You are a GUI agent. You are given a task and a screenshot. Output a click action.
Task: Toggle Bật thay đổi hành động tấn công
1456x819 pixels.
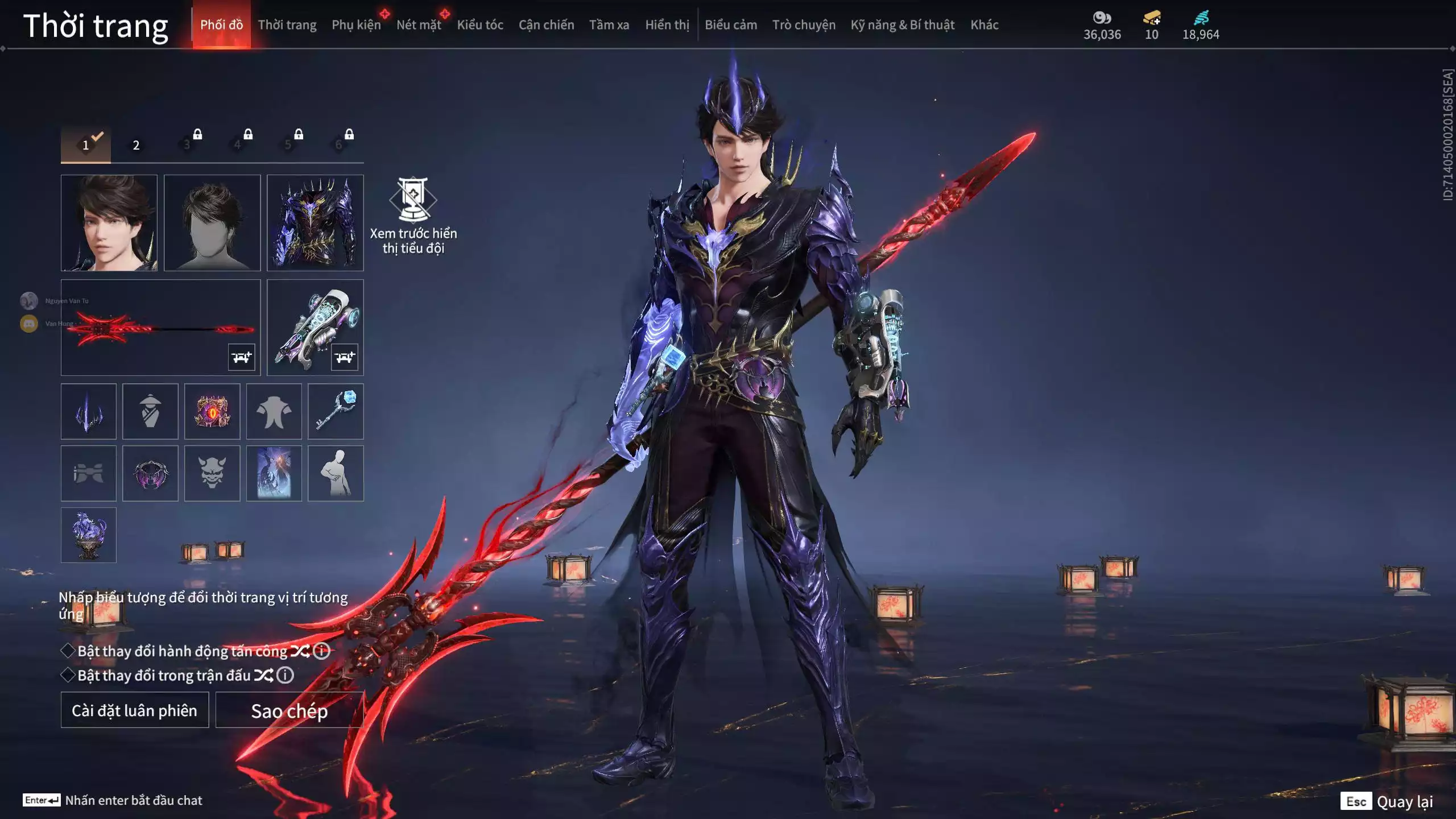pos(68,651)
